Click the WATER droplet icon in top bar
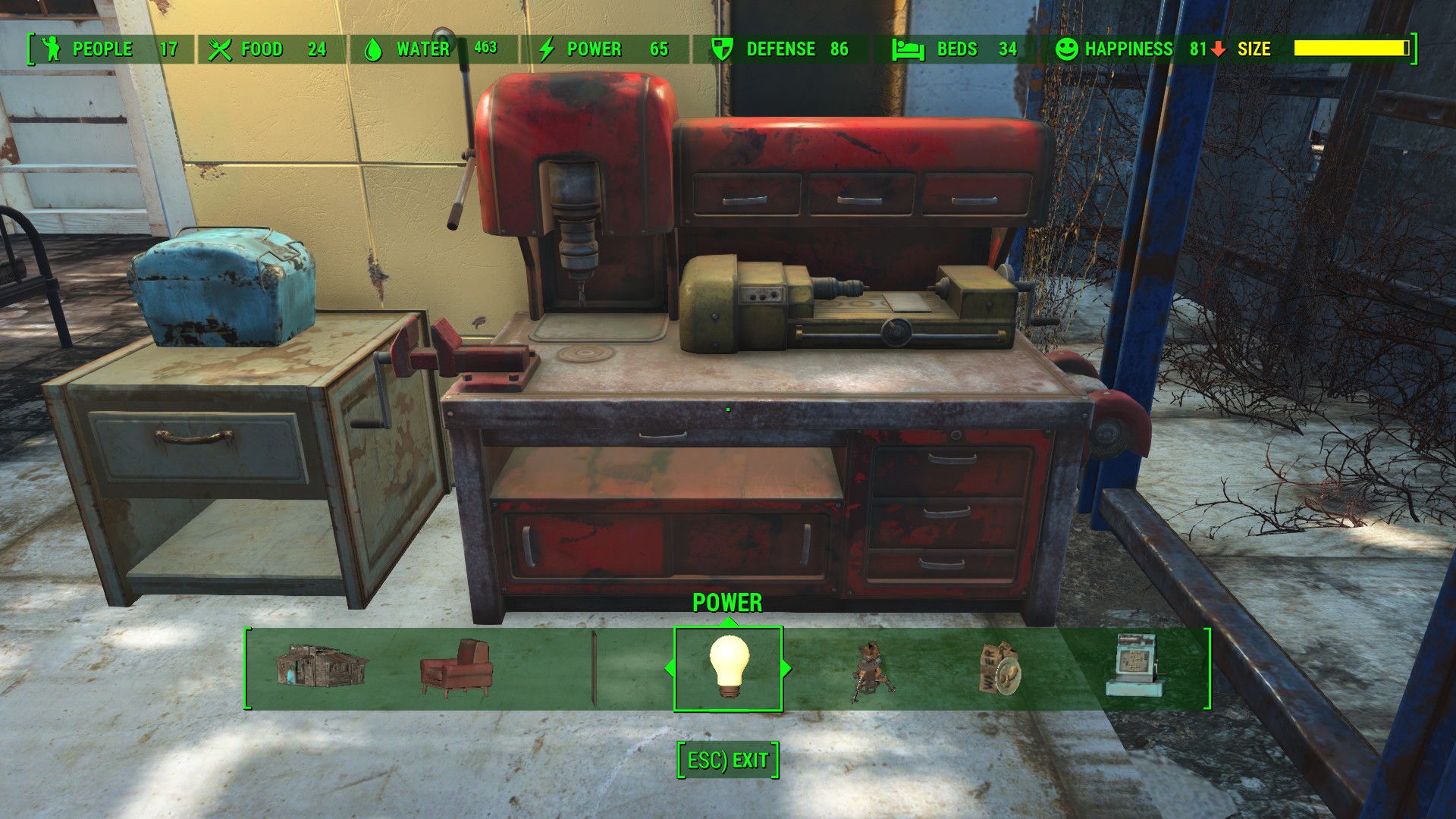 pos(373,50)
